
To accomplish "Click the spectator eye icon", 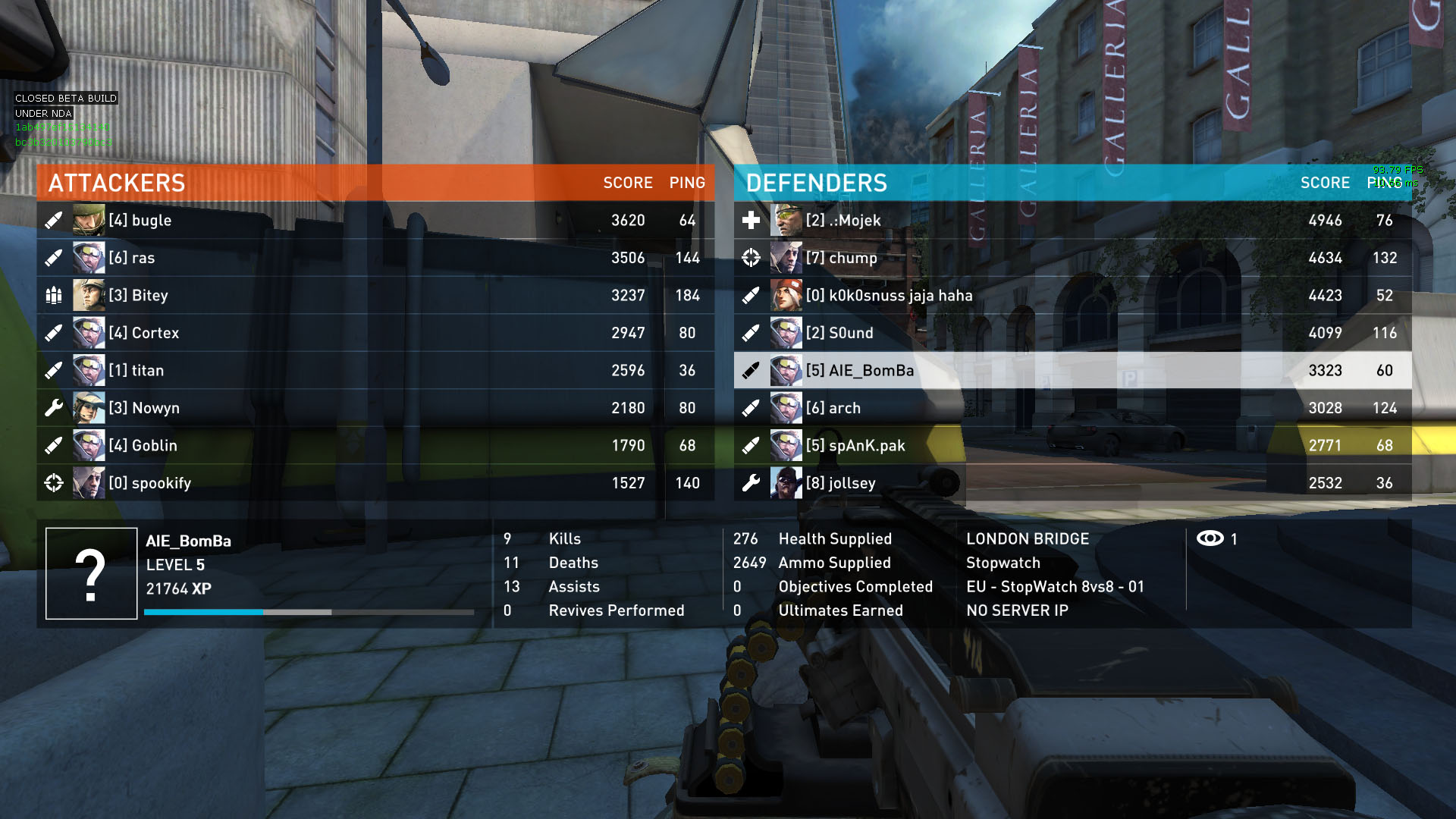I will (1210, 538).
